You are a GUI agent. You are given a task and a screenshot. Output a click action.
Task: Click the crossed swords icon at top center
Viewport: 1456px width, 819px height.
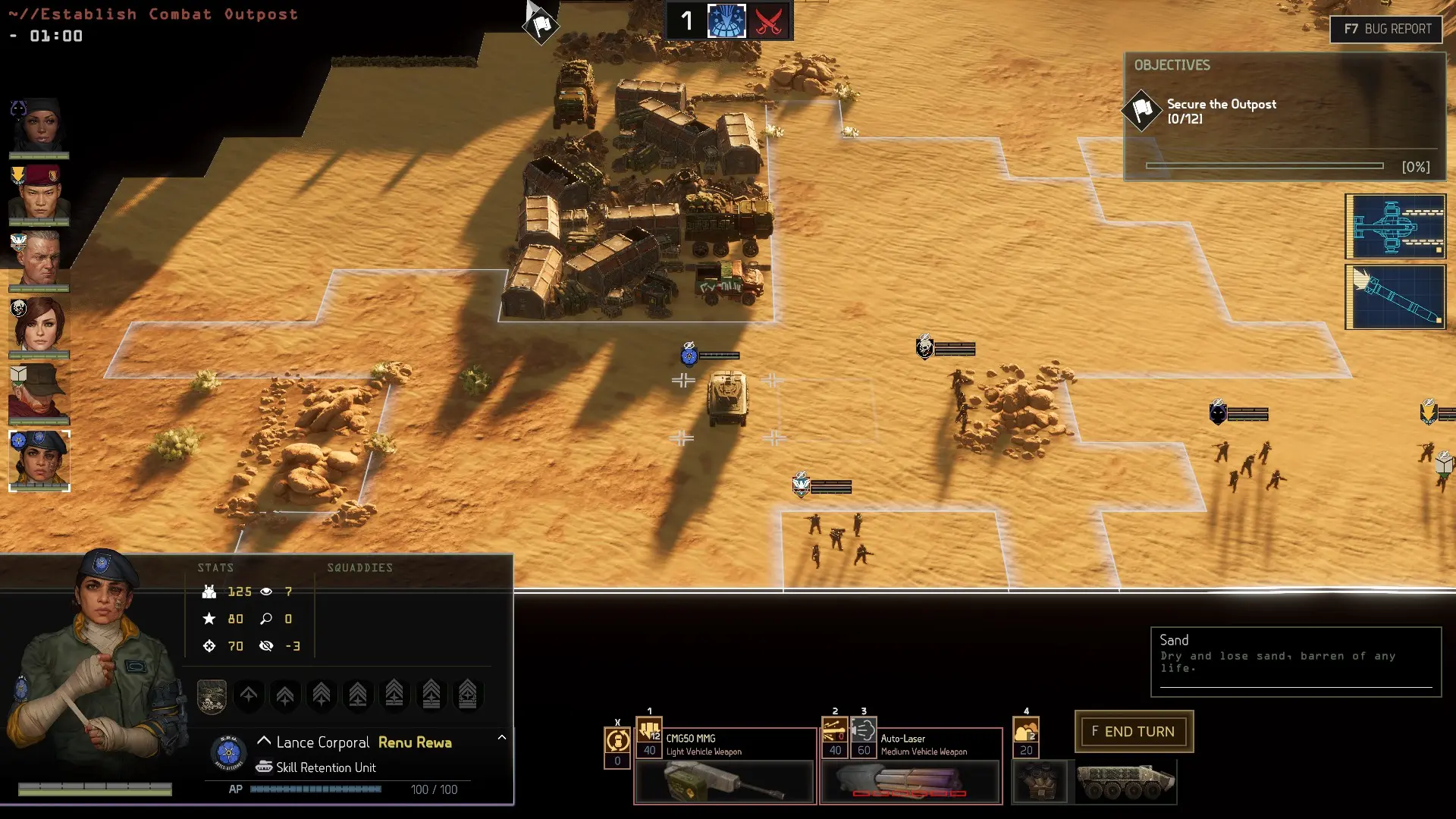(768, 21)
